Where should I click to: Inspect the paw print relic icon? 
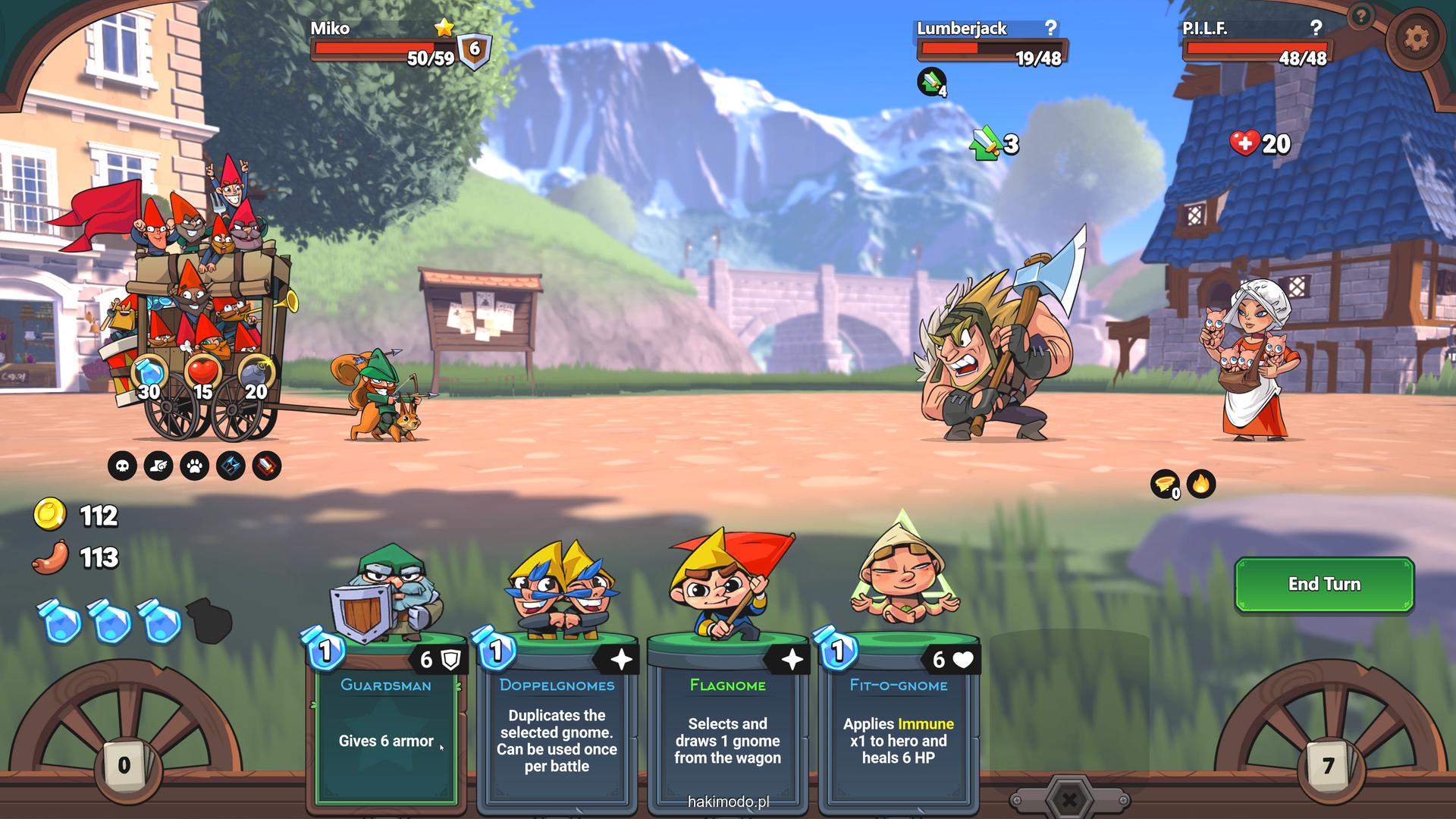pyautogui.click(x=194, y=466)
